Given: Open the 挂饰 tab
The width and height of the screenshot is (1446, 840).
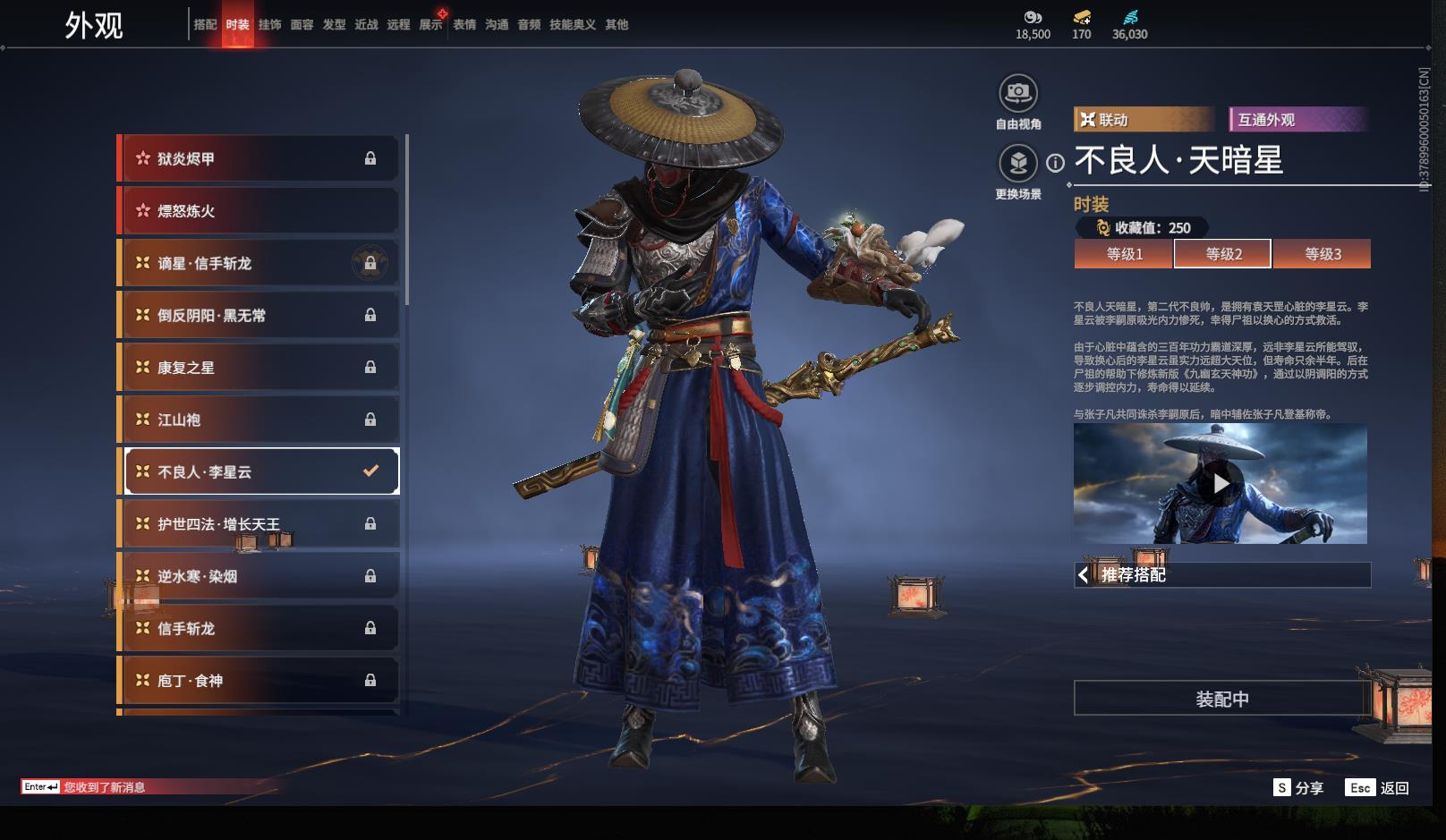Looking at the screenshot, I should coord(269,25).
